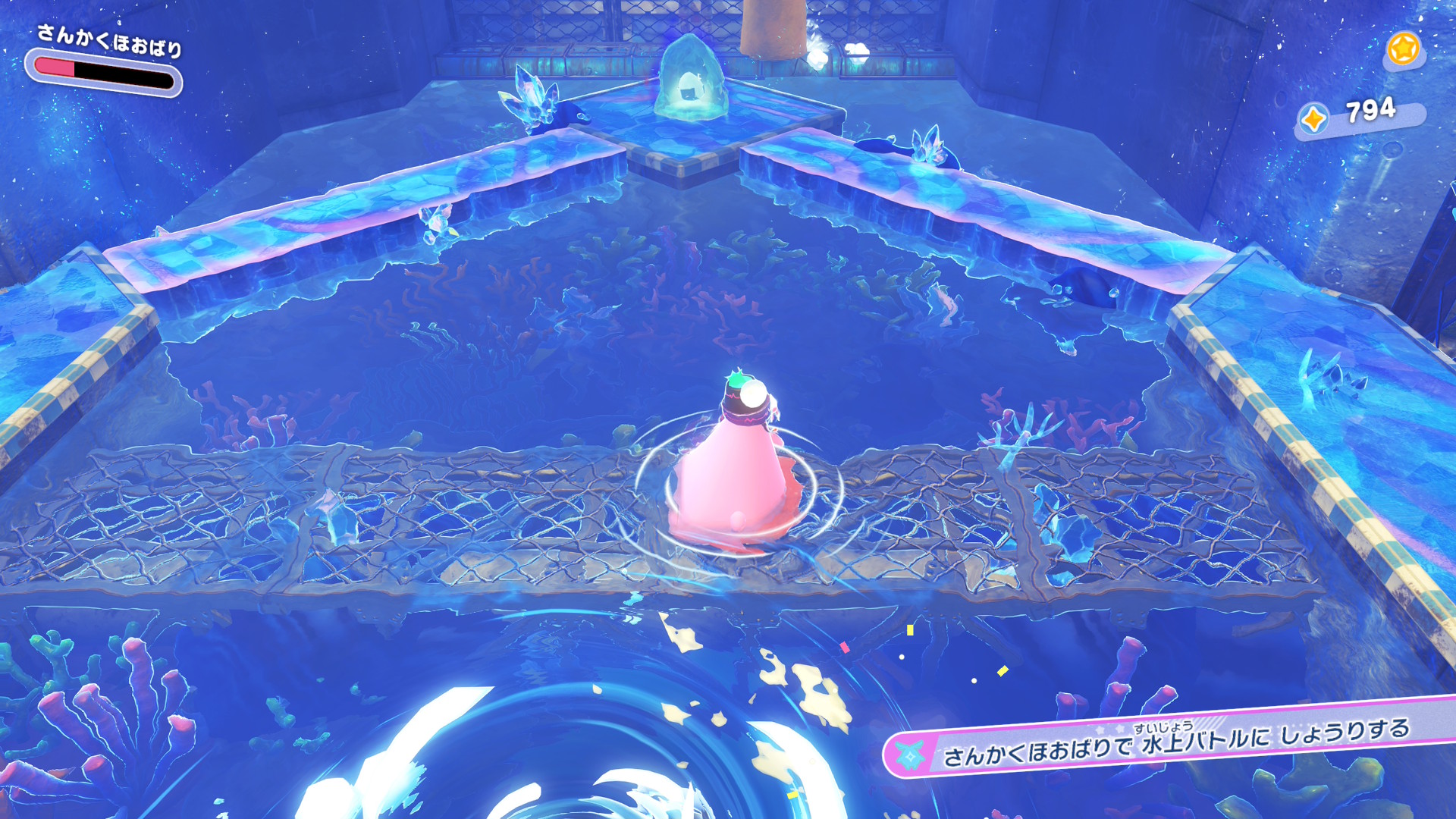Click the star coin icon beside 794

(1314, 119)
